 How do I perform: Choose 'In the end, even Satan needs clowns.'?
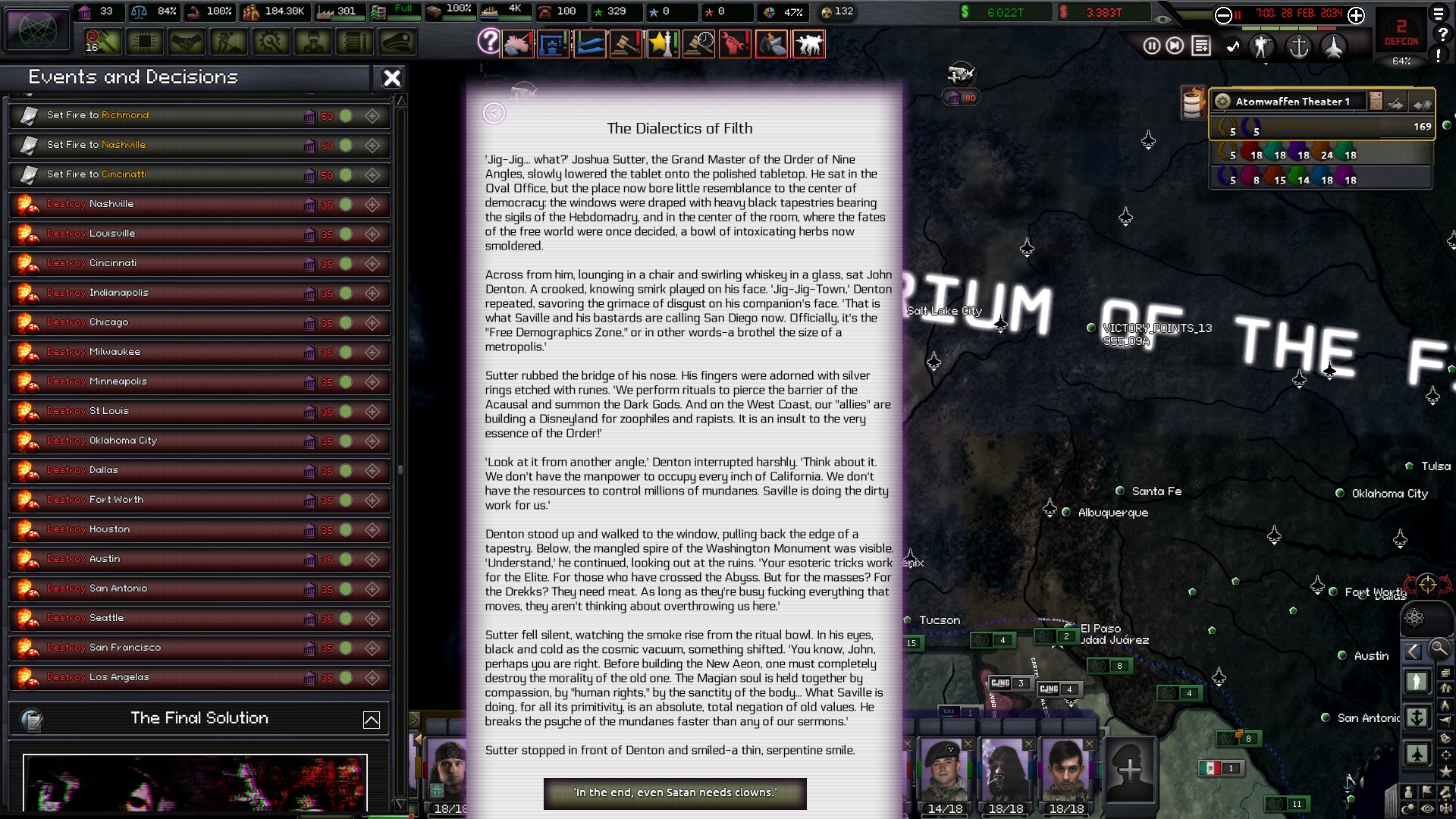pos(675,793)
